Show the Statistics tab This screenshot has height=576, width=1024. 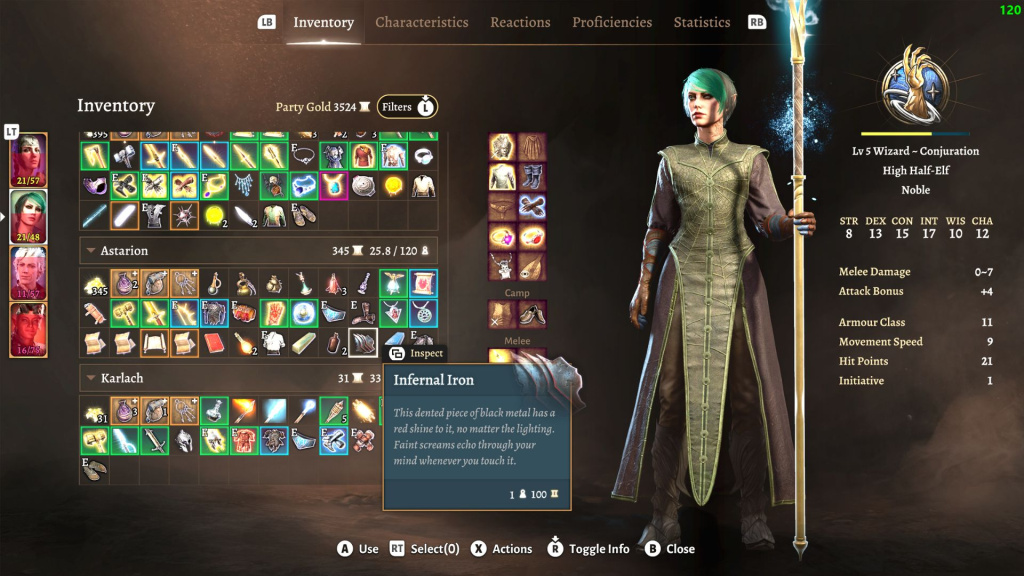(702, 22)
